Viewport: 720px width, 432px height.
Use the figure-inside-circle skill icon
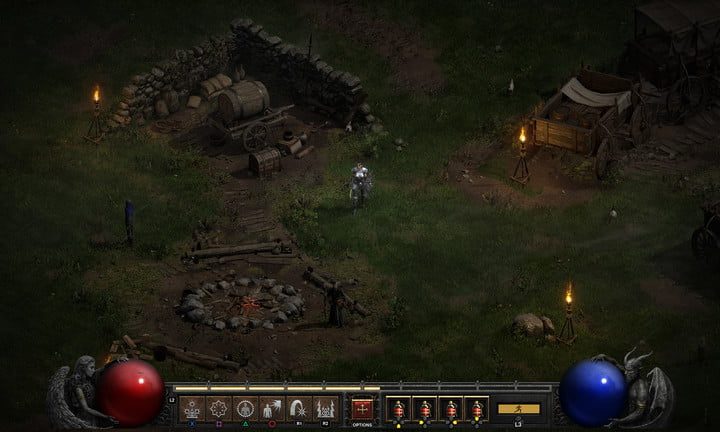click(x=245, y=408)
